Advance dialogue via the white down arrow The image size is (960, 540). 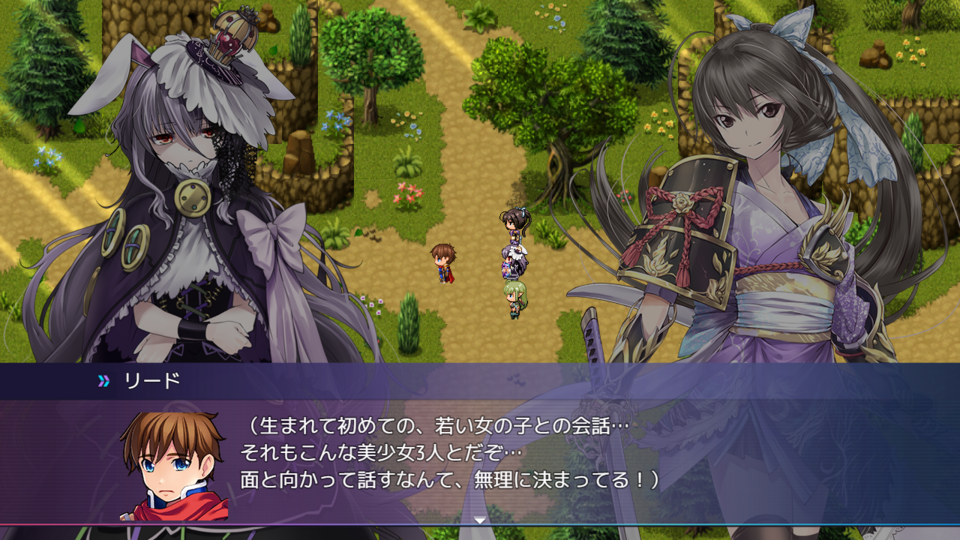pos(480,520)
